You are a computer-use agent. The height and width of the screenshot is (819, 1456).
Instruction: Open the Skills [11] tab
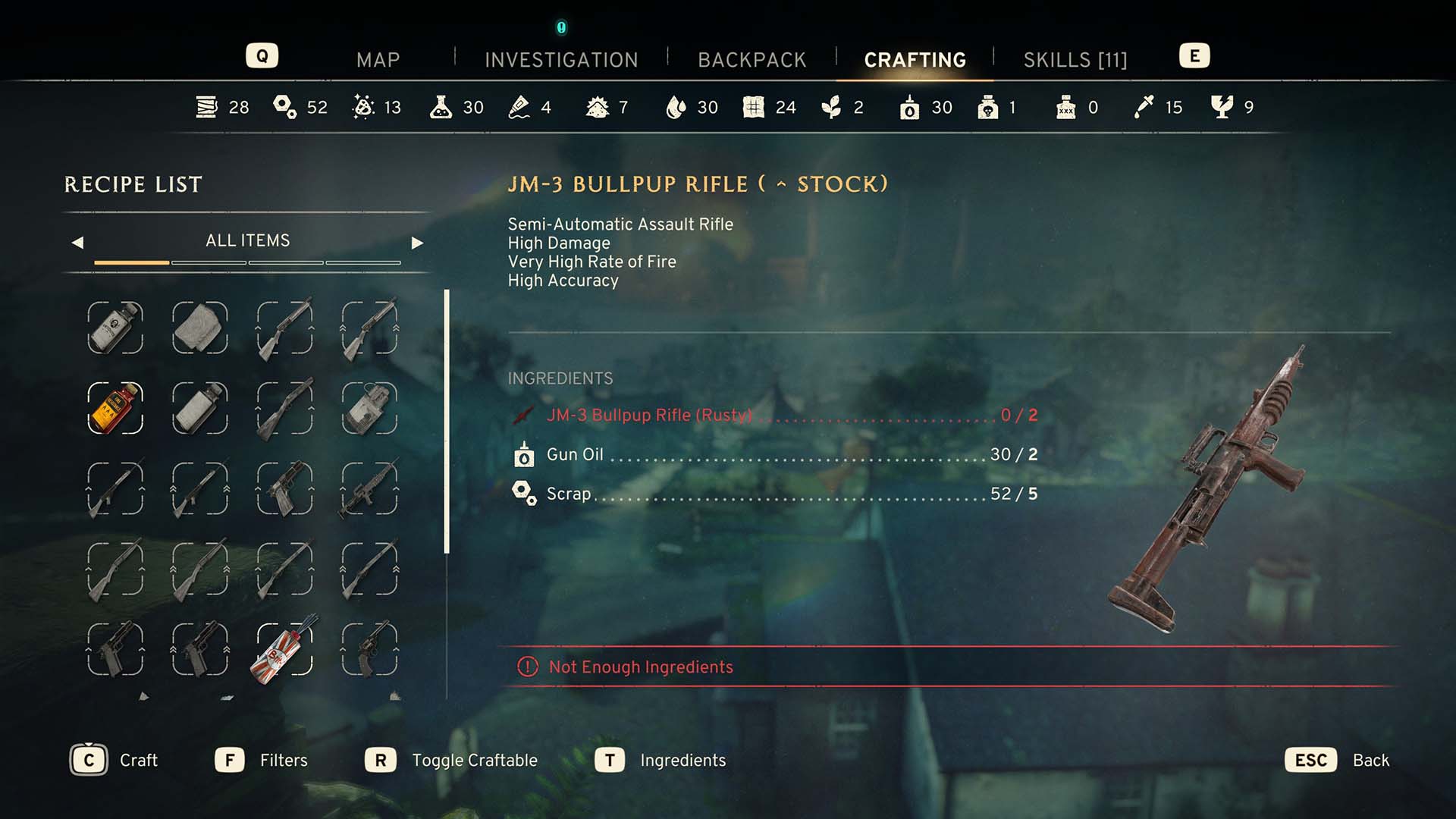click(1075, 60)
